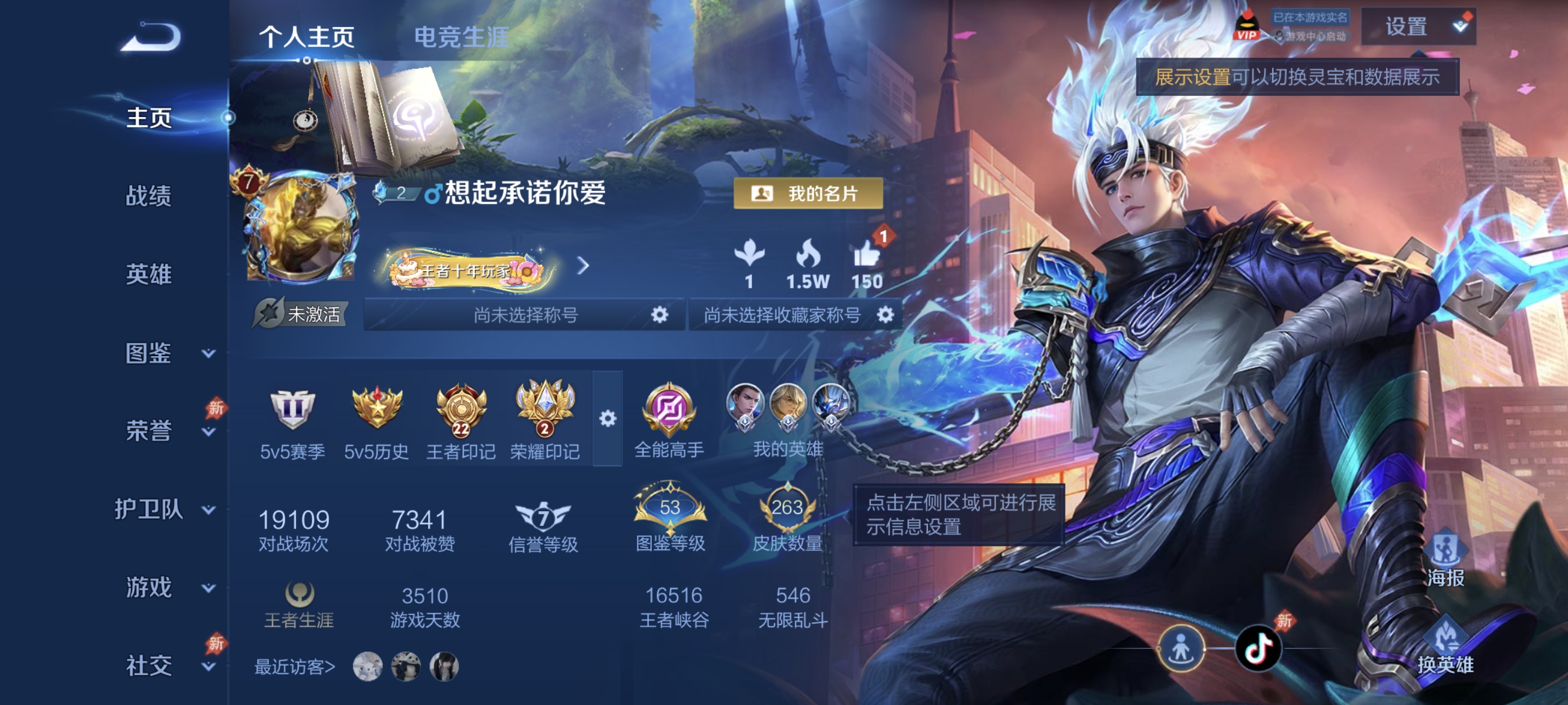This screenshot has width=1568, height=705.
Task: Expand the 图鉴 sidebar section
Action: (150, 352)
